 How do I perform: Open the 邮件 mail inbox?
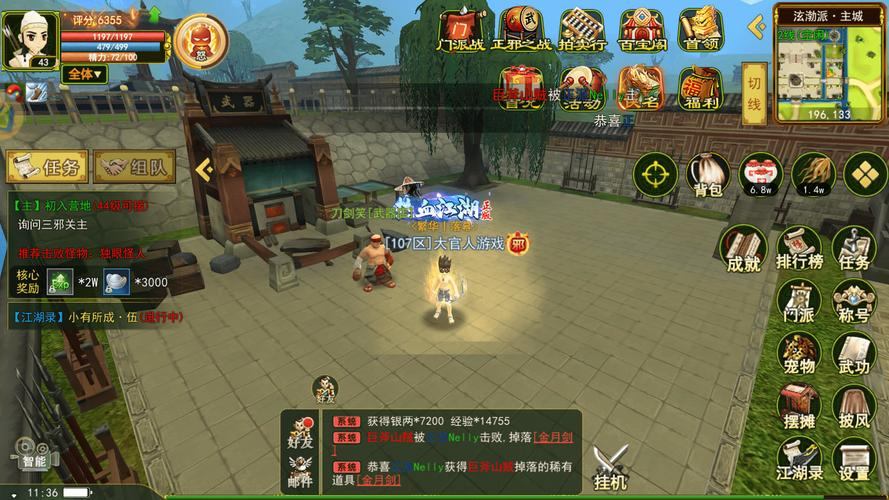[300, 468]
